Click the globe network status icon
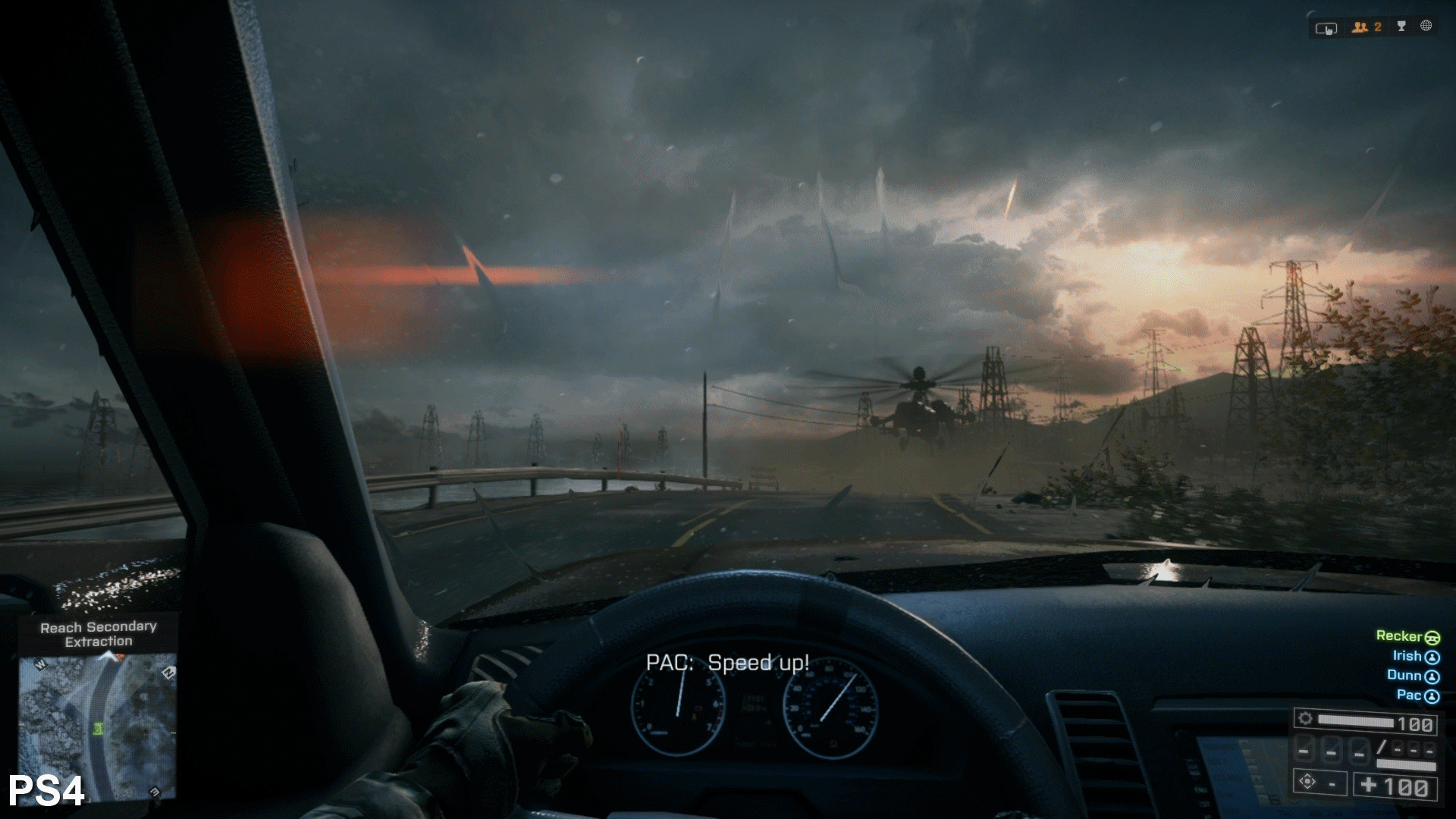1456x819 pixels. pyautogui.click(x=1427, y=27)
